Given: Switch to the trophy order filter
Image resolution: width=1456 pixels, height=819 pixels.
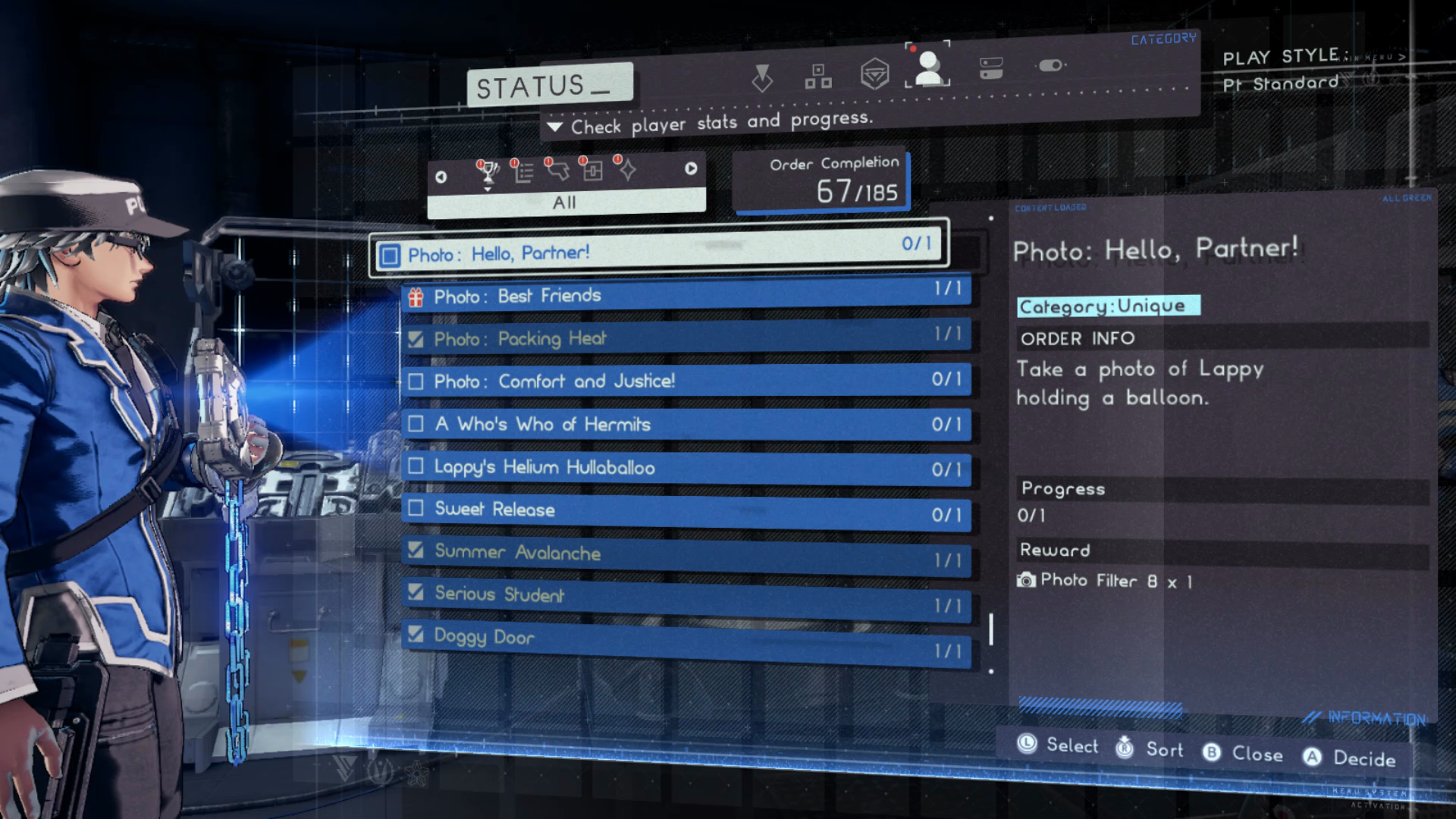Looking at the screenshot, I should tap(488, 172).
